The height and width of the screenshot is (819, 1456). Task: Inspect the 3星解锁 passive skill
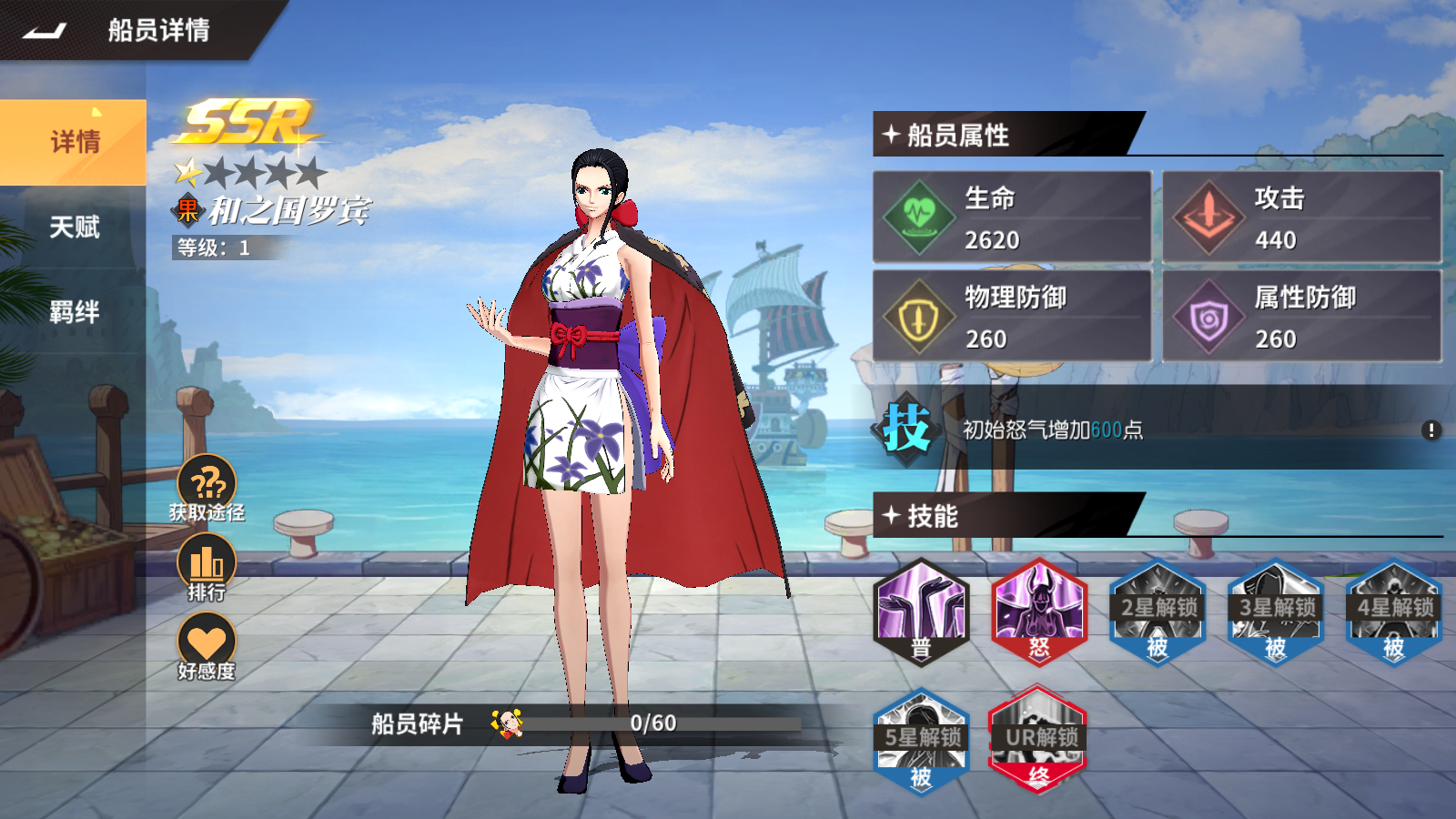[1276, 612]
